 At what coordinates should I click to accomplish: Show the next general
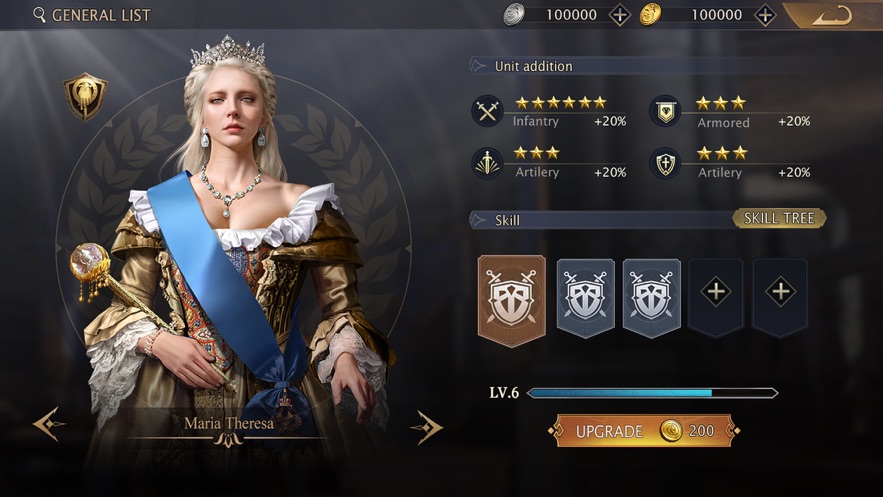(426, 427)
